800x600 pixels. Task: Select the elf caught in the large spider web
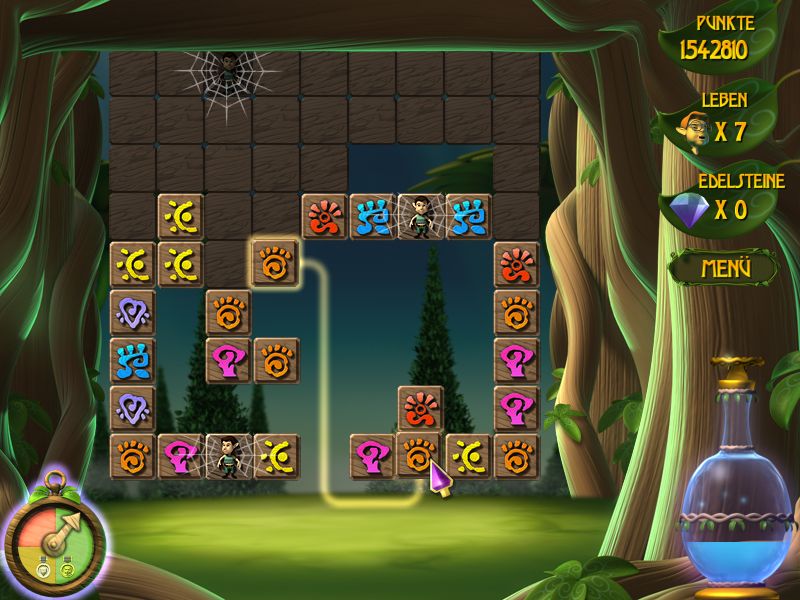pyautogui.click(x=229, y=71)
